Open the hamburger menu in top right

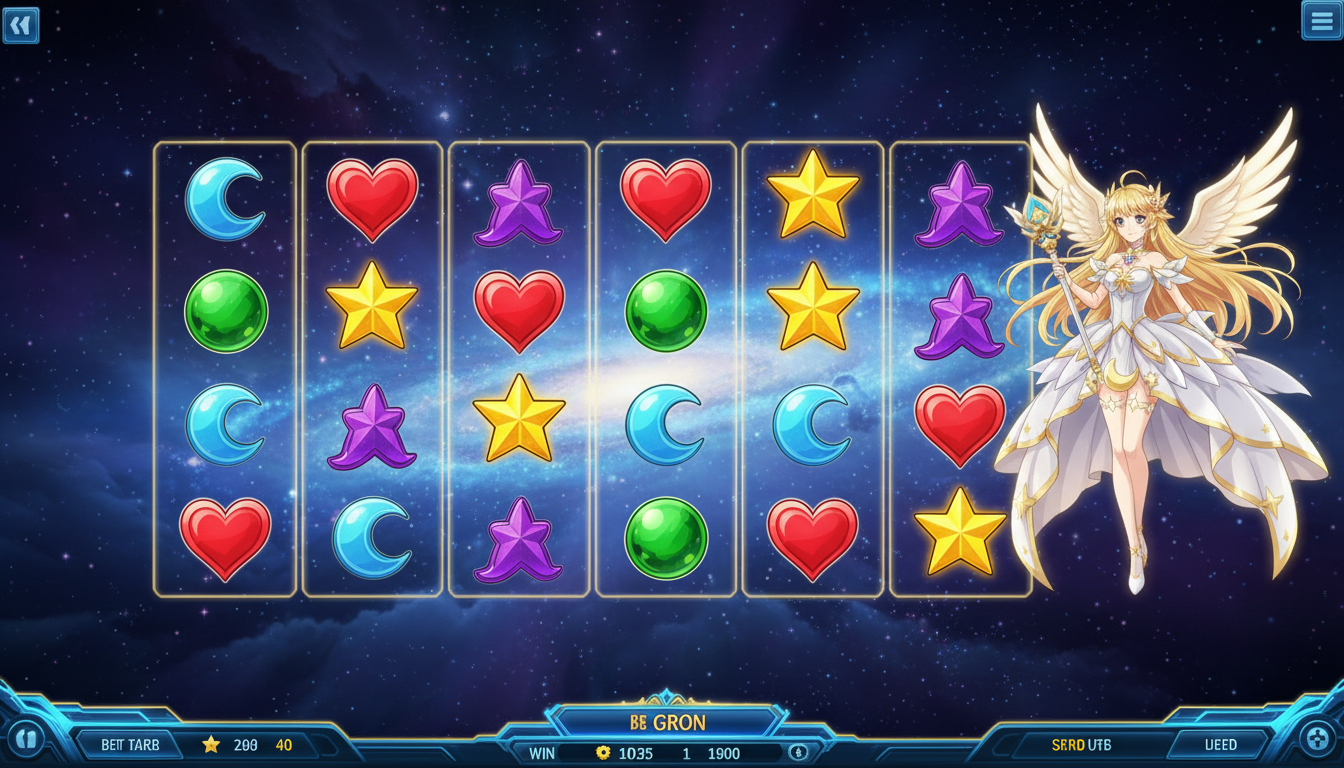[x=1321, y=21]
